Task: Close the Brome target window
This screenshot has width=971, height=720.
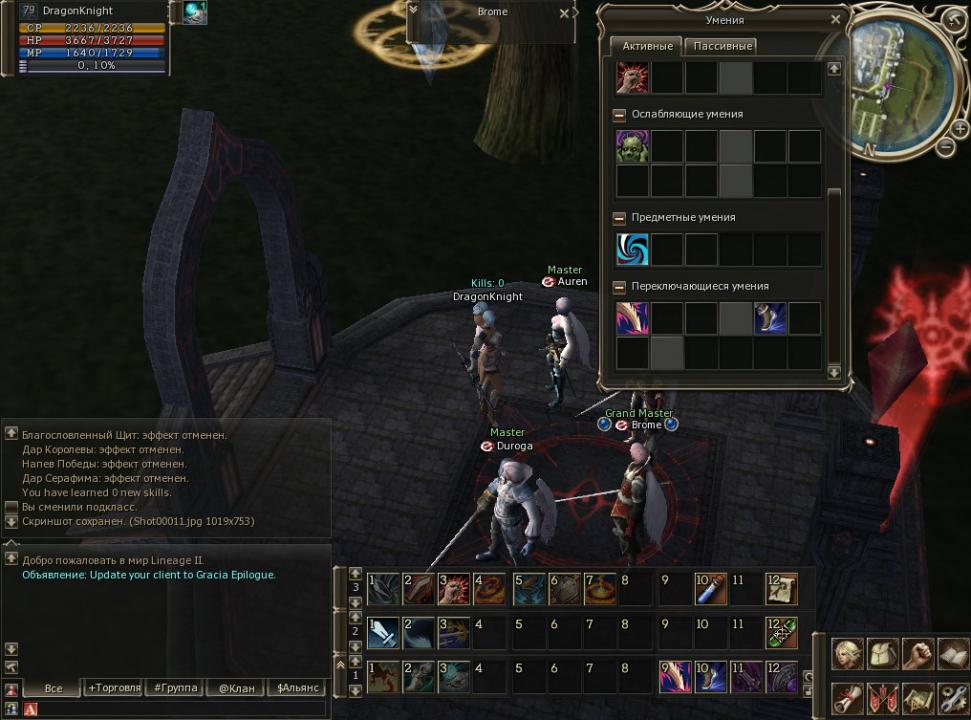Action: pyautogui.click(x=564, y=13)
